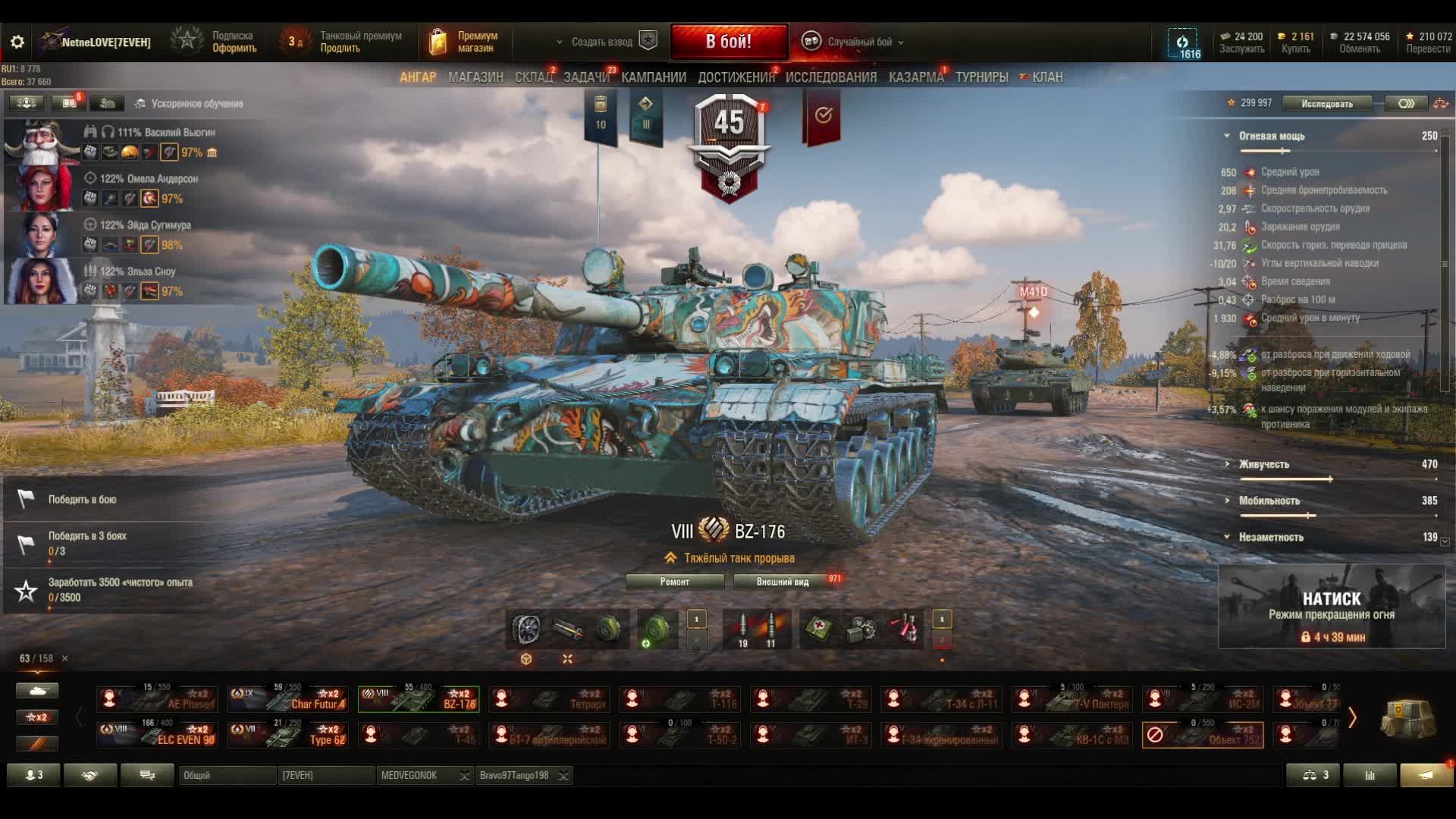This screenshot has height=819, width=1456.
Task: Open the КЛАН tab
Action: click(1046, 77)
